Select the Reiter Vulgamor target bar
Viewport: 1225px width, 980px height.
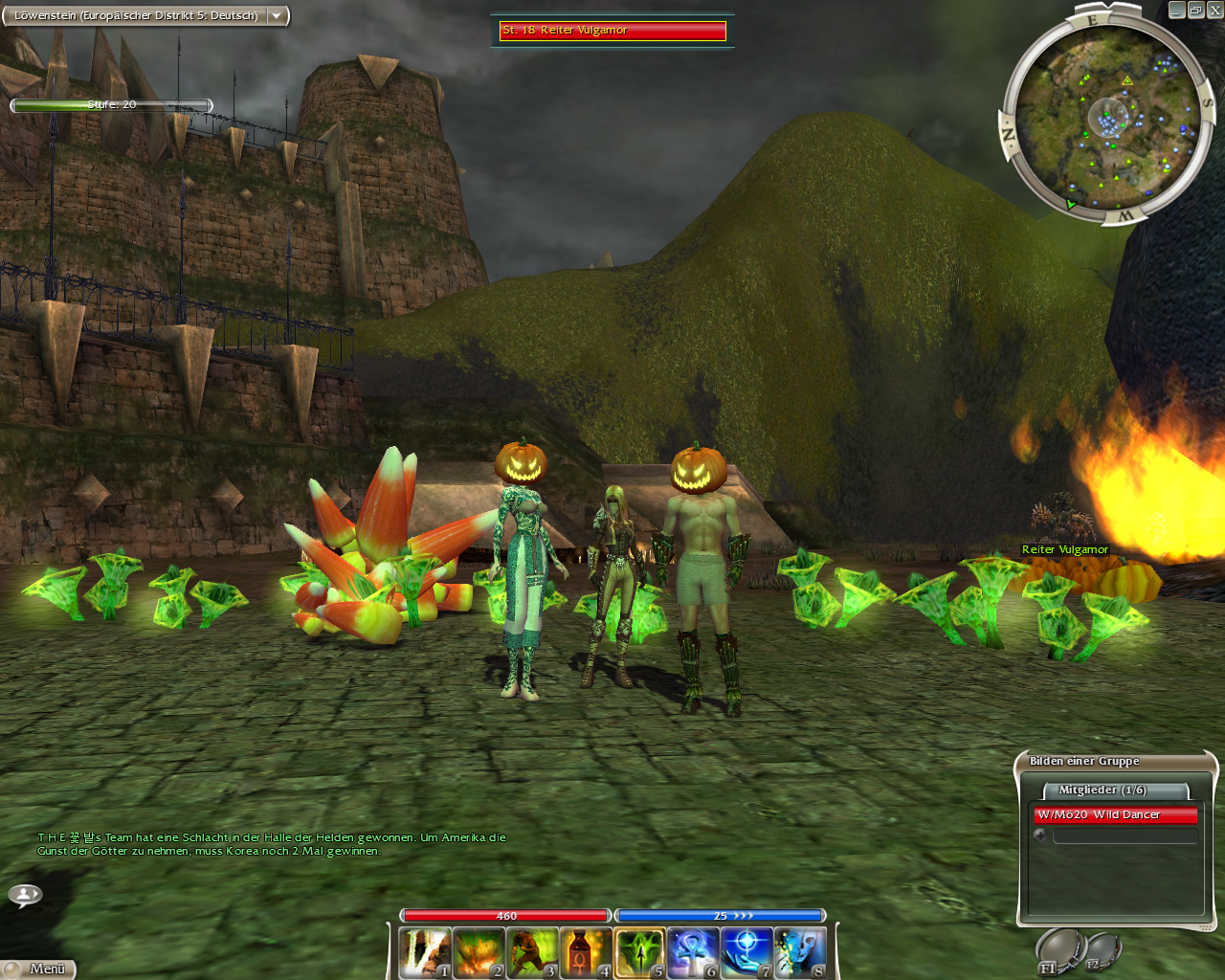612,31
